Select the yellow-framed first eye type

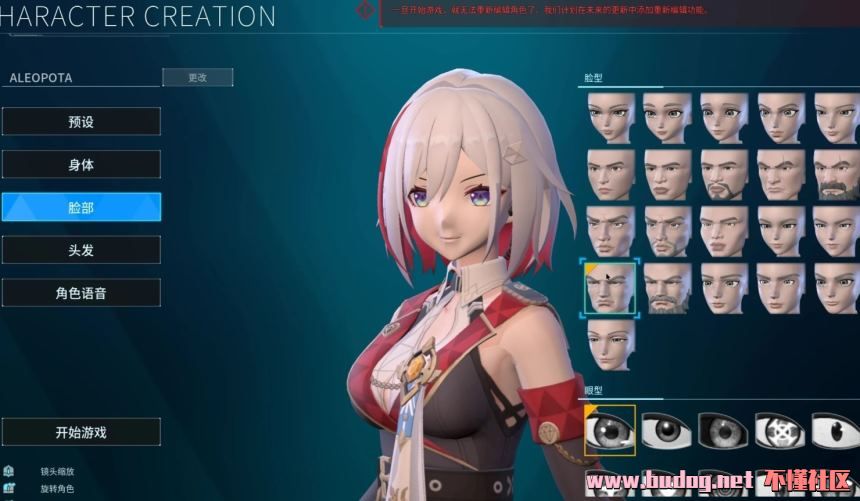point(610,430)
